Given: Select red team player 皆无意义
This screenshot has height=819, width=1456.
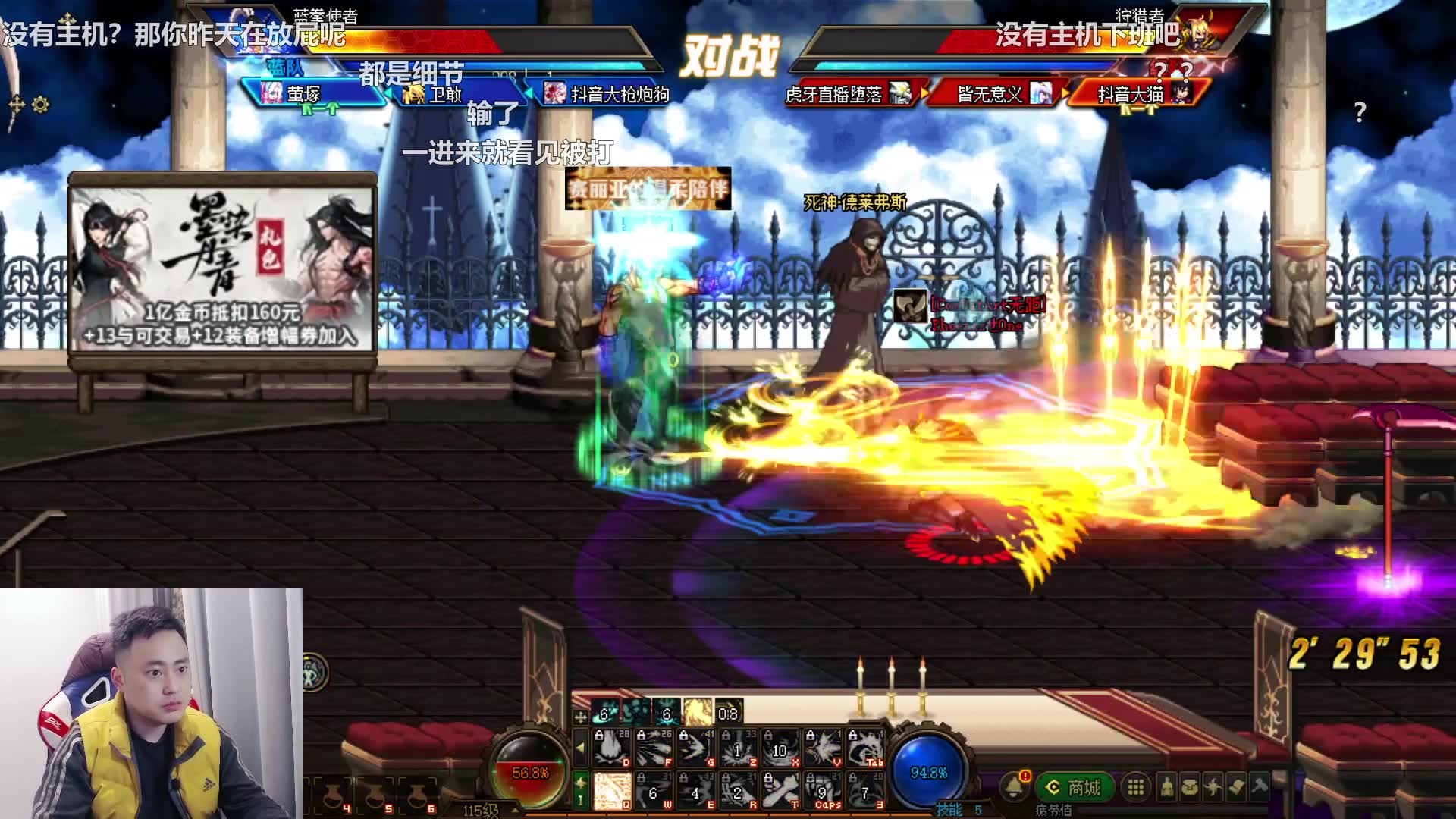Looking at the screenshot, I should (993, 94).
